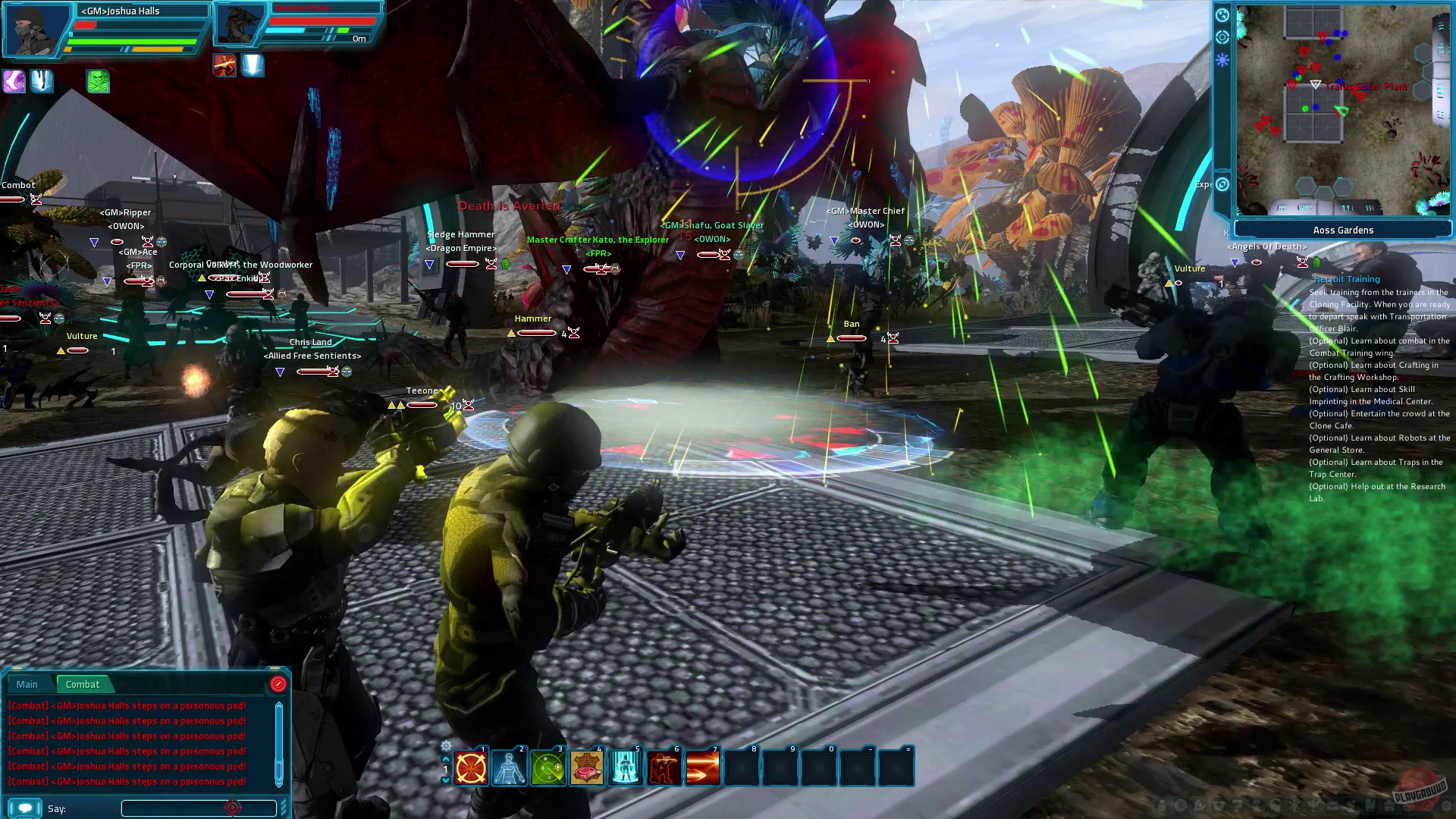
Task: Activate the crouched sniper skill in slot 6
Action: tap(664, 768)
